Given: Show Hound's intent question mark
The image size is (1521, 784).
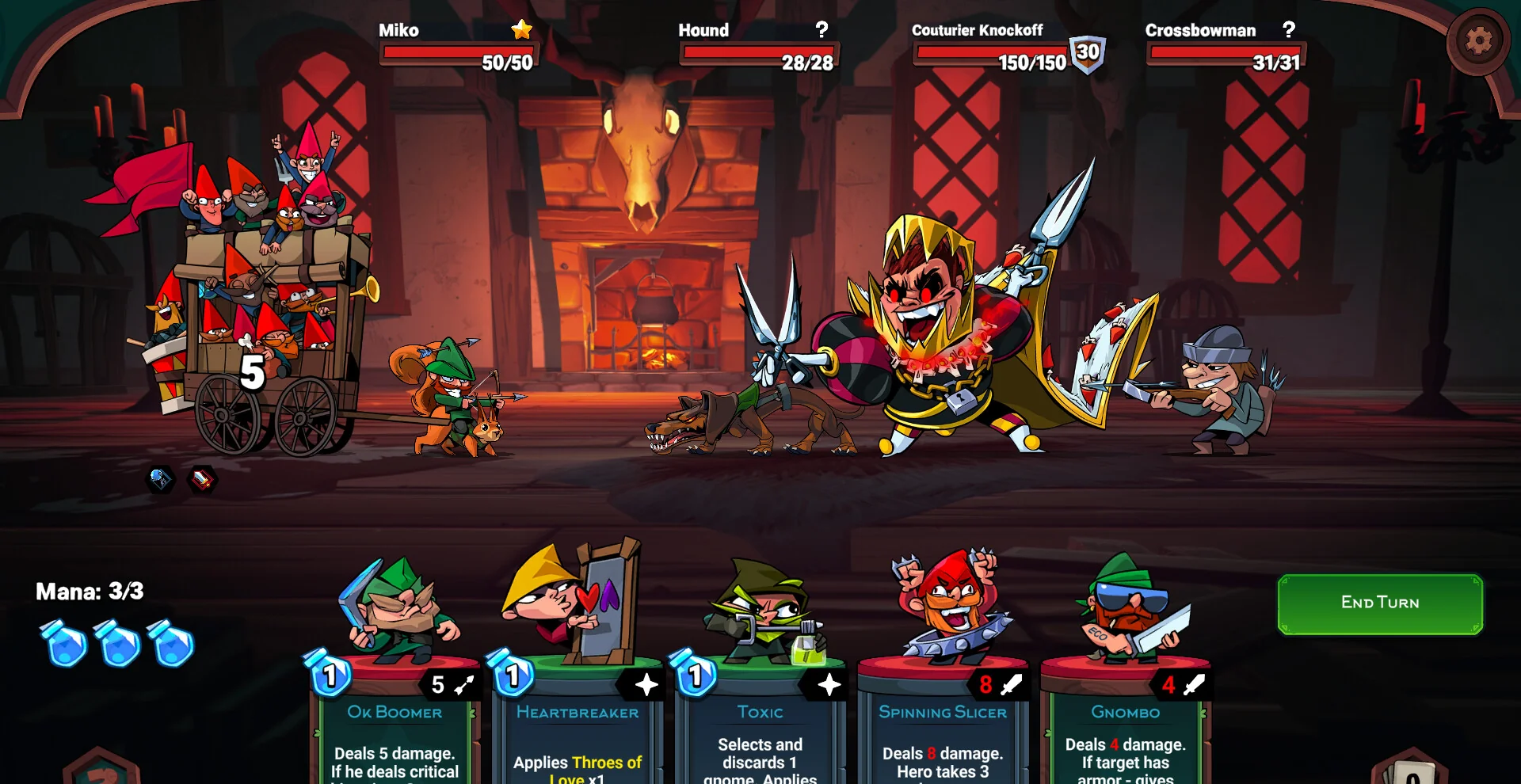Looking at the screenshot, I should [821, 30].
